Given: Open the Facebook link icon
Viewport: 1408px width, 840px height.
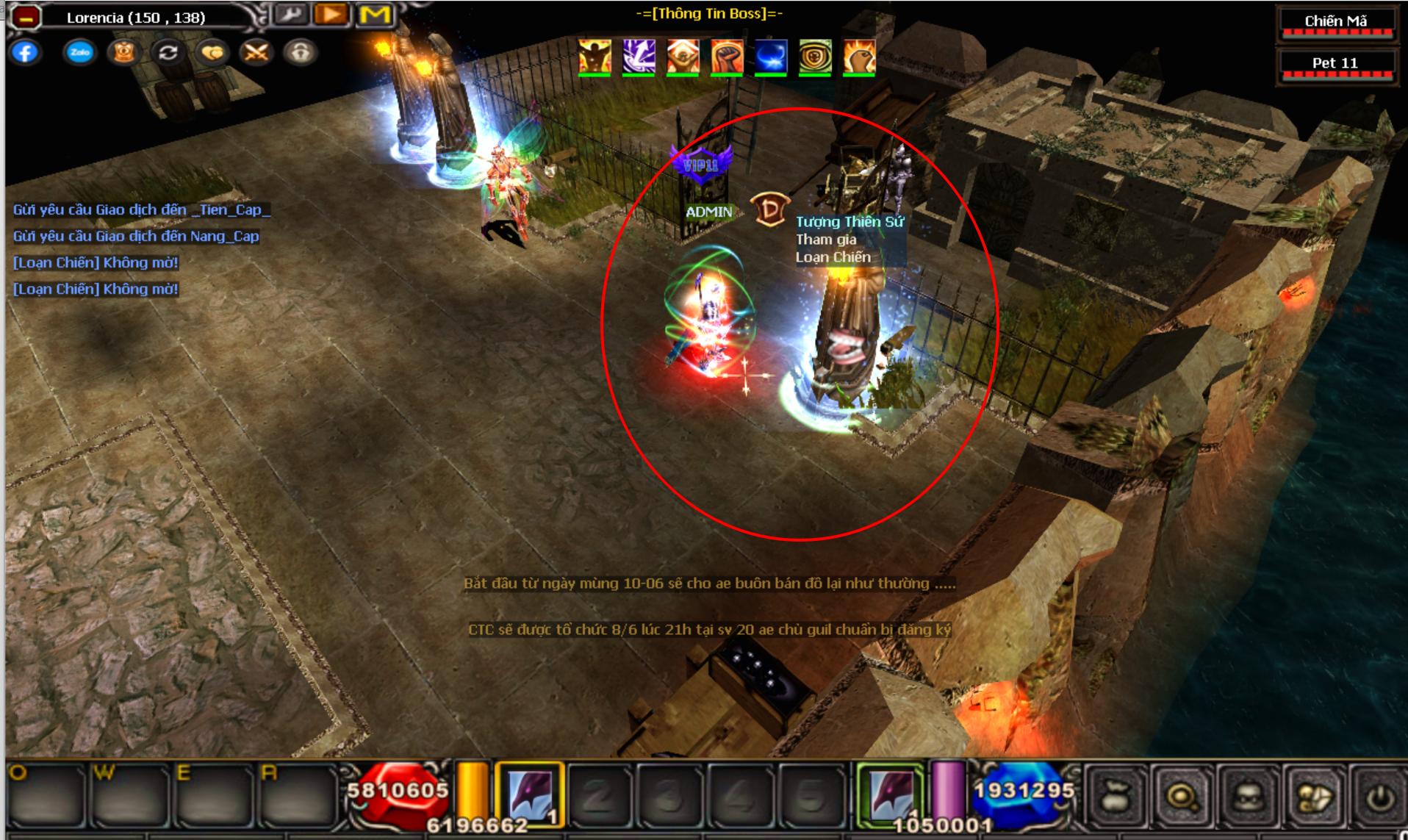Looking at the screenshot, I should pos(25,53).
